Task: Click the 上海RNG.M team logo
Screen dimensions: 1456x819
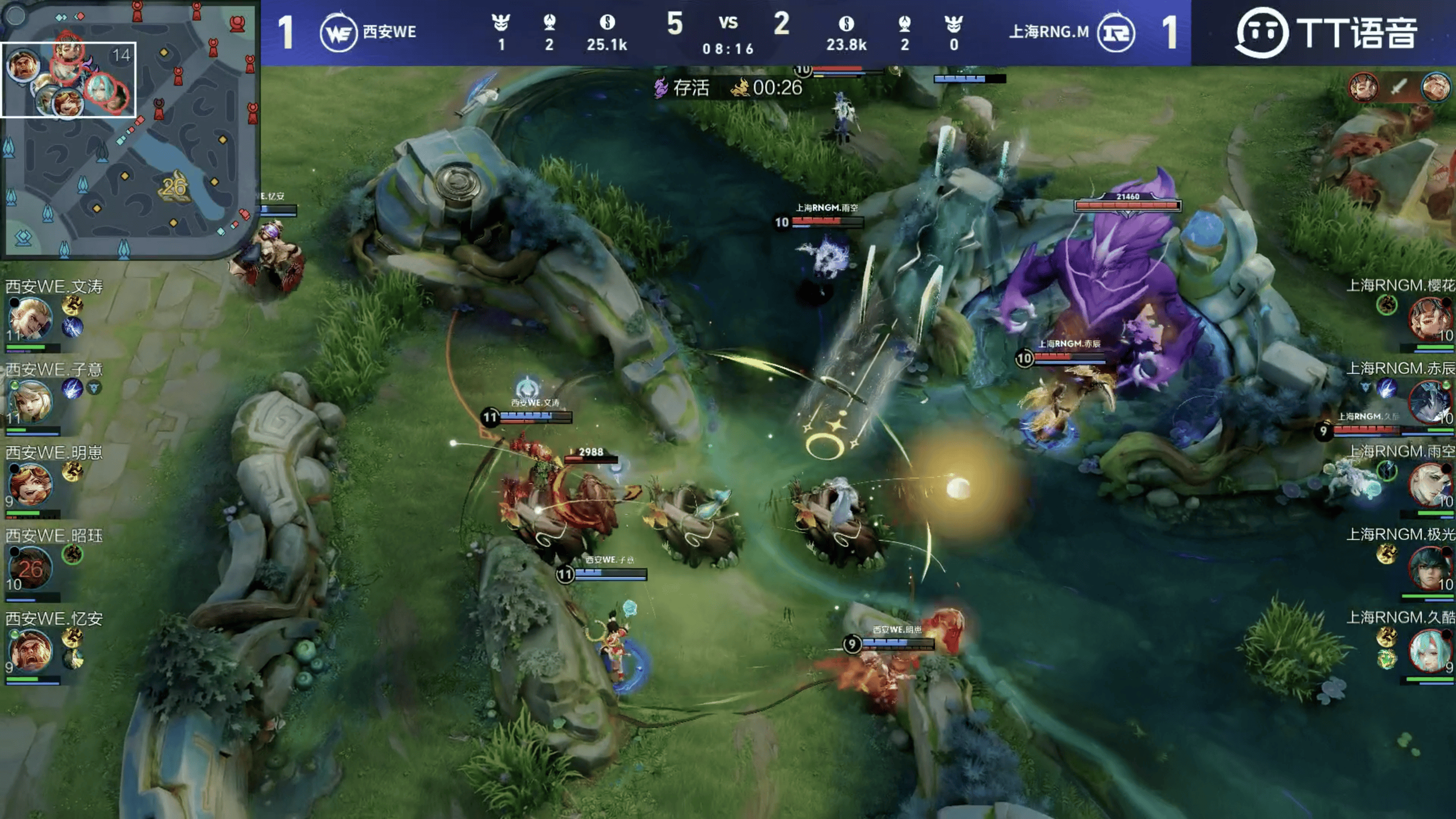Action: point(1115,33)
